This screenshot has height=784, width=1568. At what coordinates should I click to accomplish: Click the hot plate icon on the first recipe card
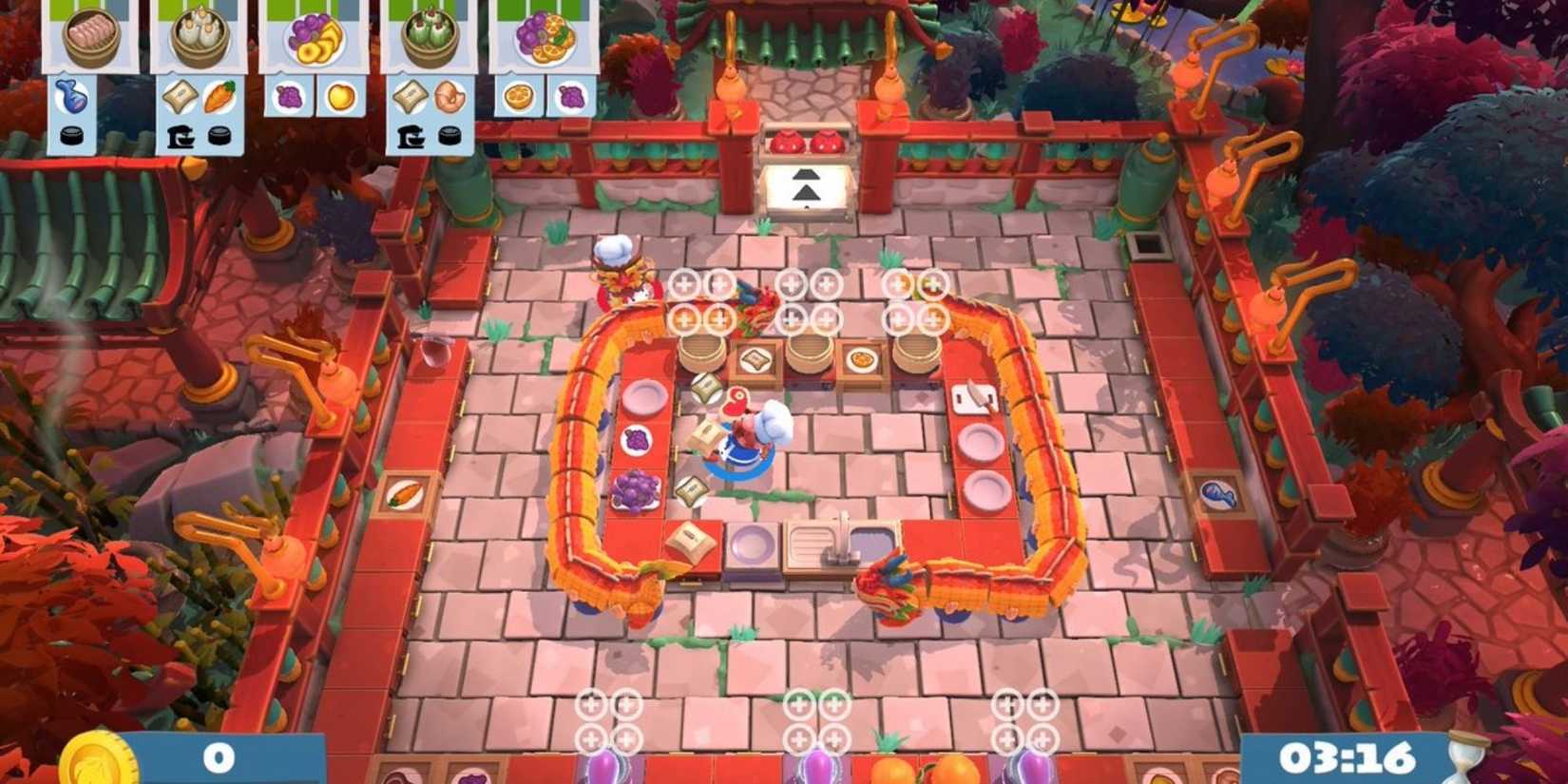click(70, 135)
